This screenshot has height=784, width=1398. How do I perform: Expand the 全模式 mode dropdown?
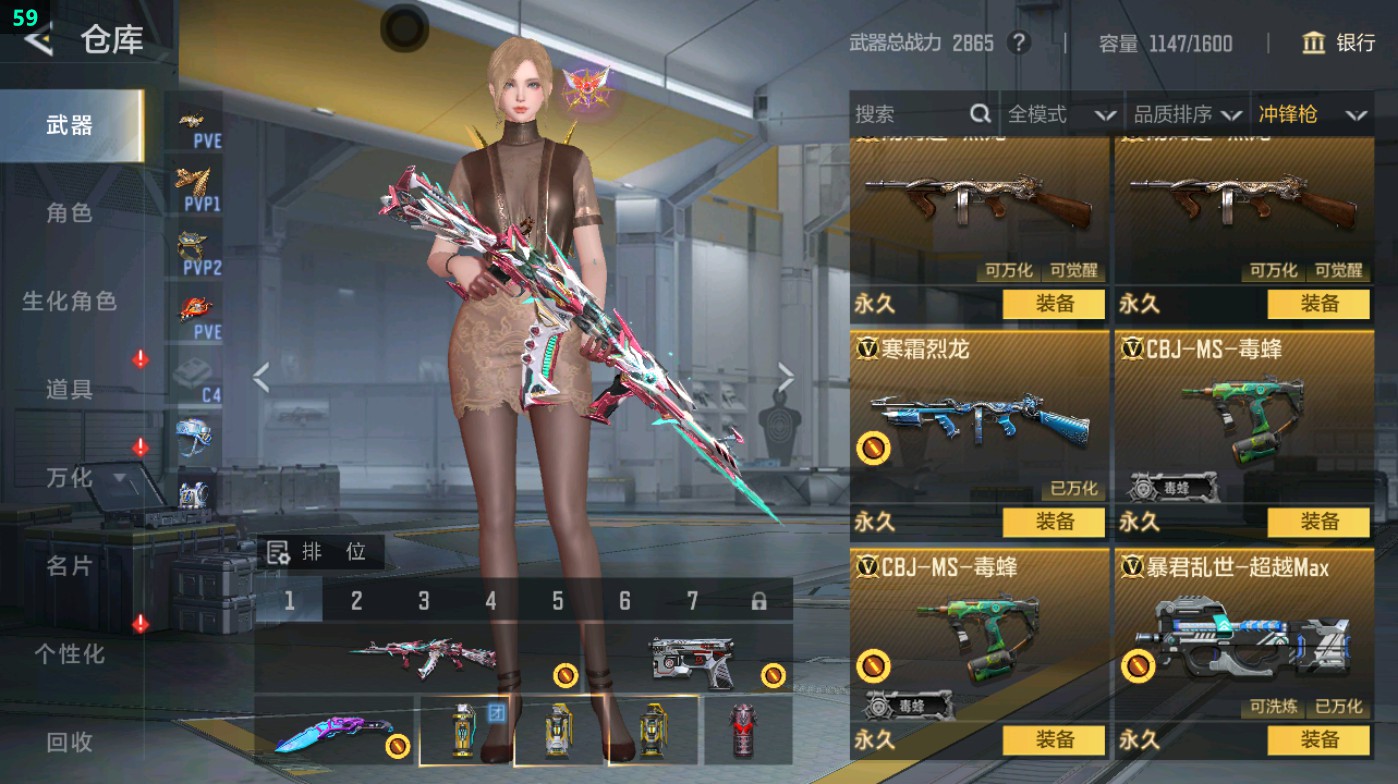(1055, 114)
